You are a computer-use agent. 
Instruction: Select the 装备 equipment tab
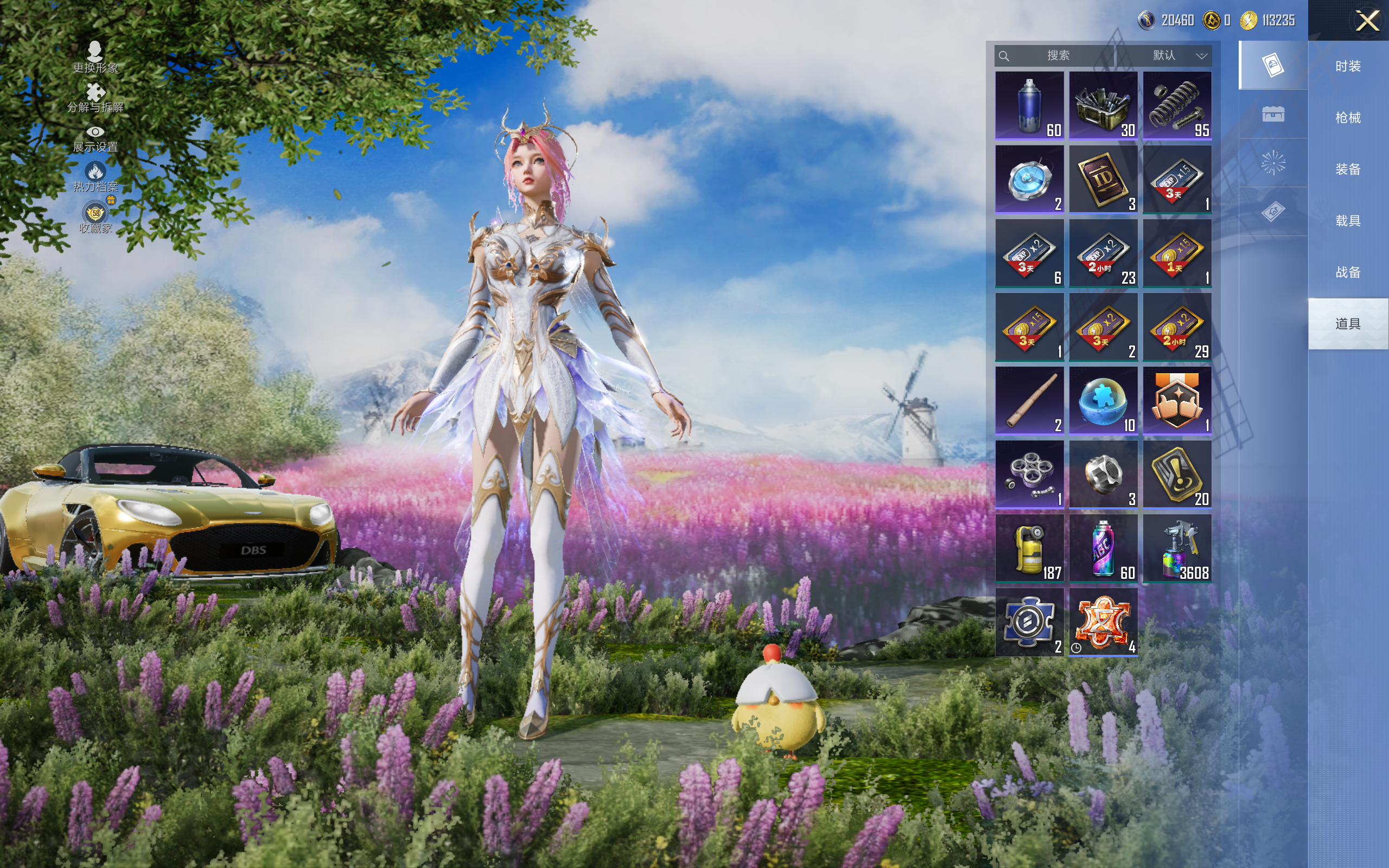pos(1348,169)
